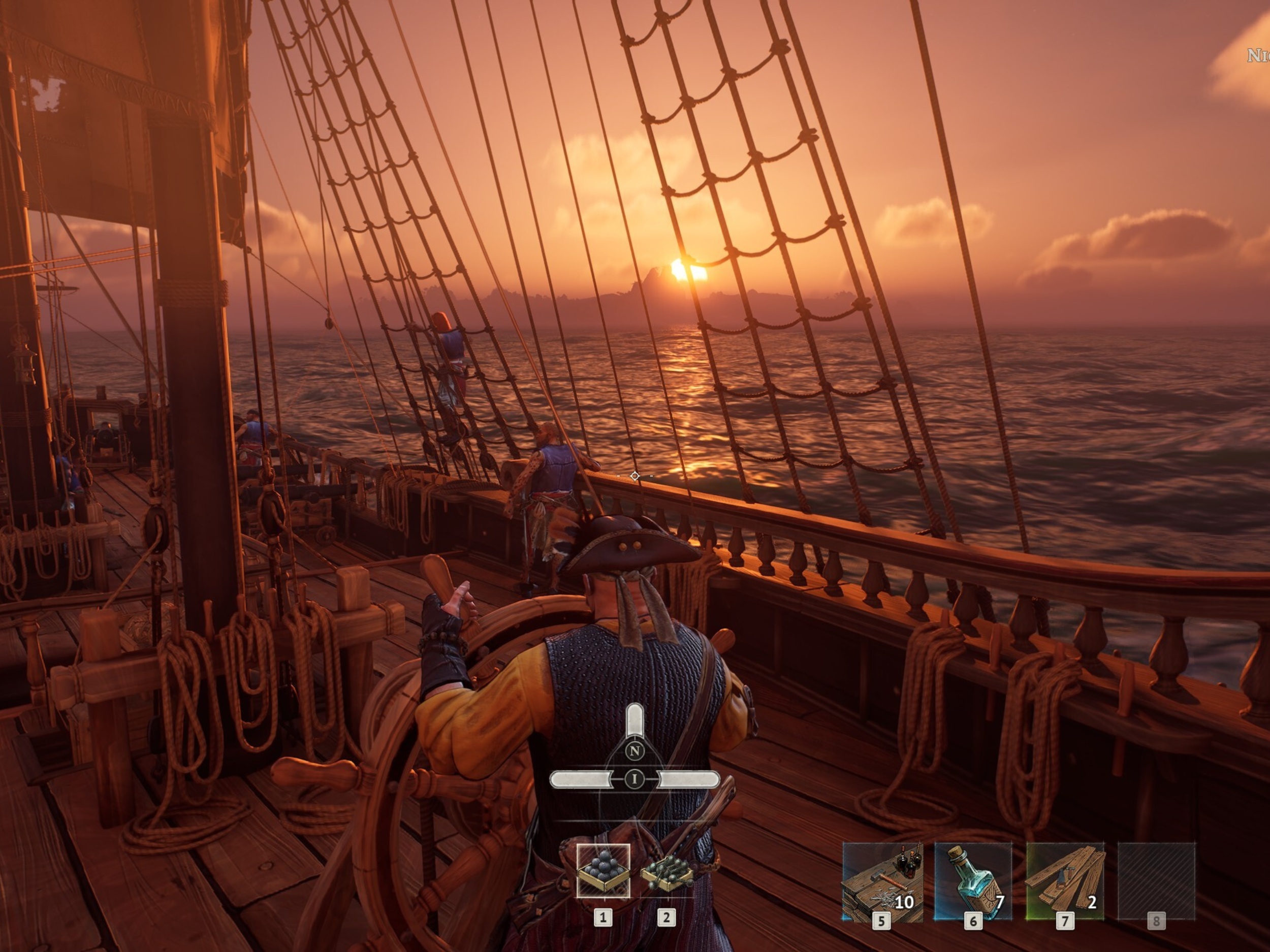
Task: Switch to the chain shot ammo slot
Action: pyautogui.click(x=666, y=871)
